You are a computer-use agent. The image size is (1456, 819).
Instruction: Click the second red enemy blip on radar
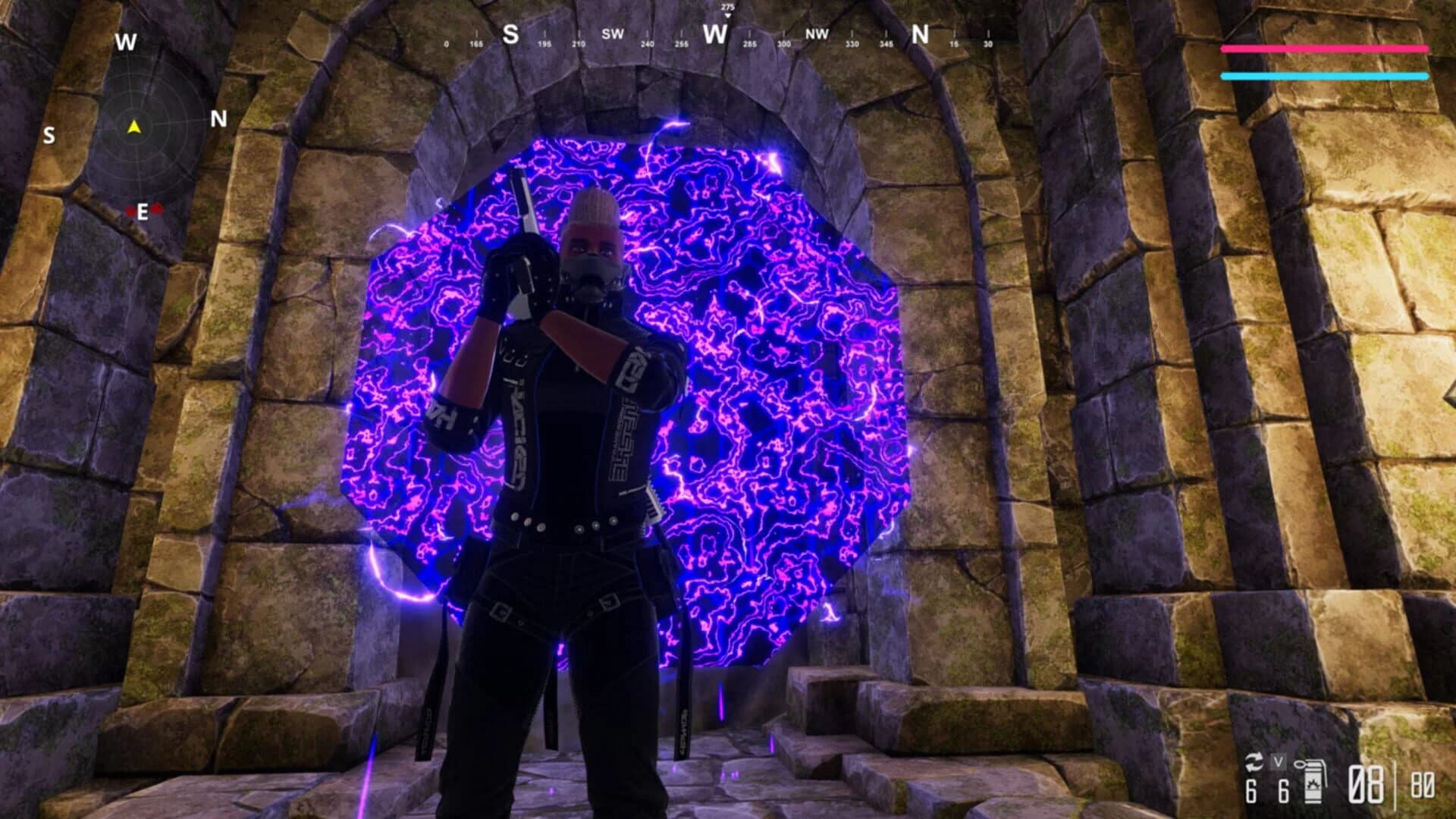157,207
